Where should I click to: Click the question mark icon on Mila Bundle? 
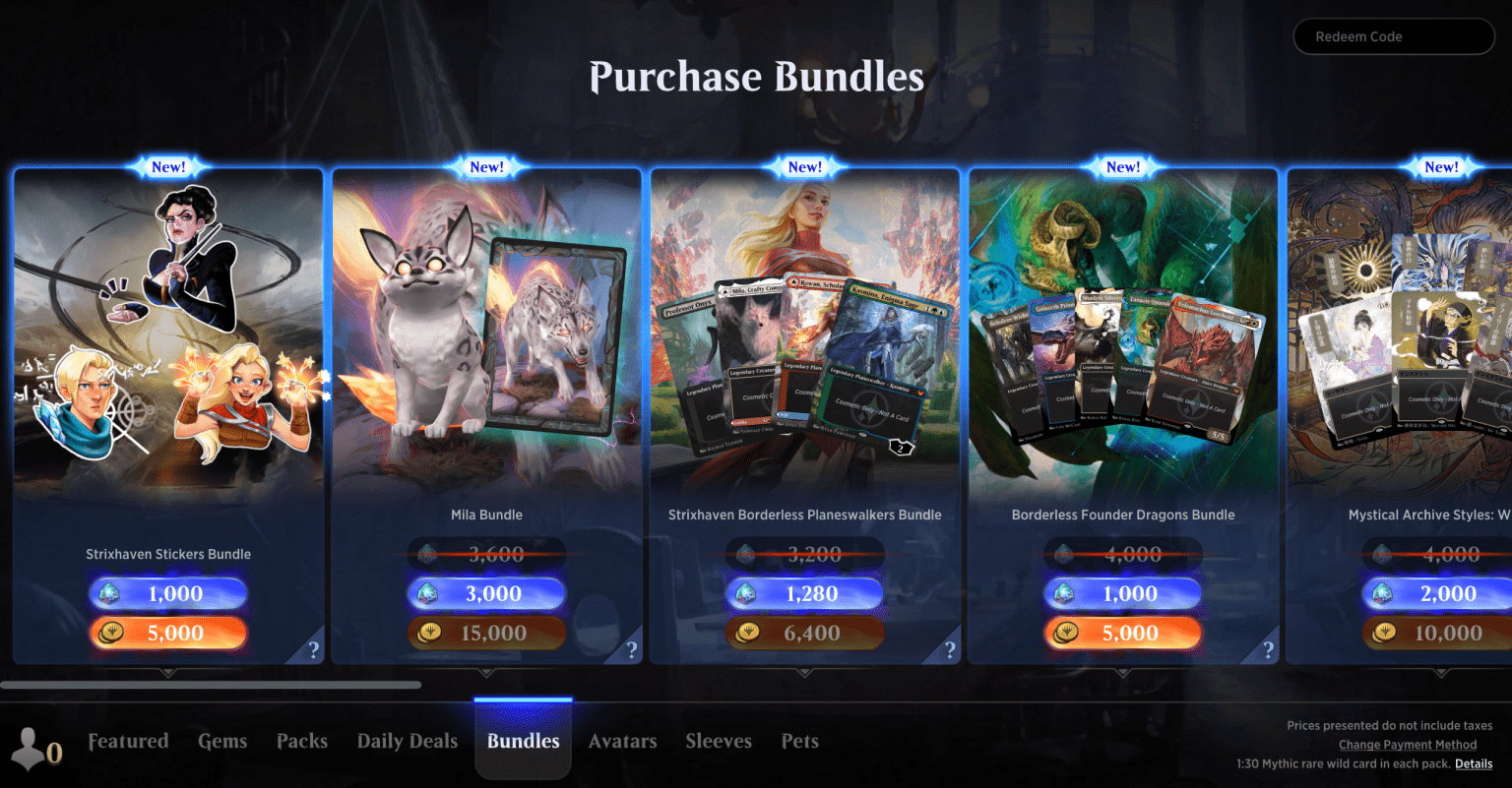(x=631, y=649)
